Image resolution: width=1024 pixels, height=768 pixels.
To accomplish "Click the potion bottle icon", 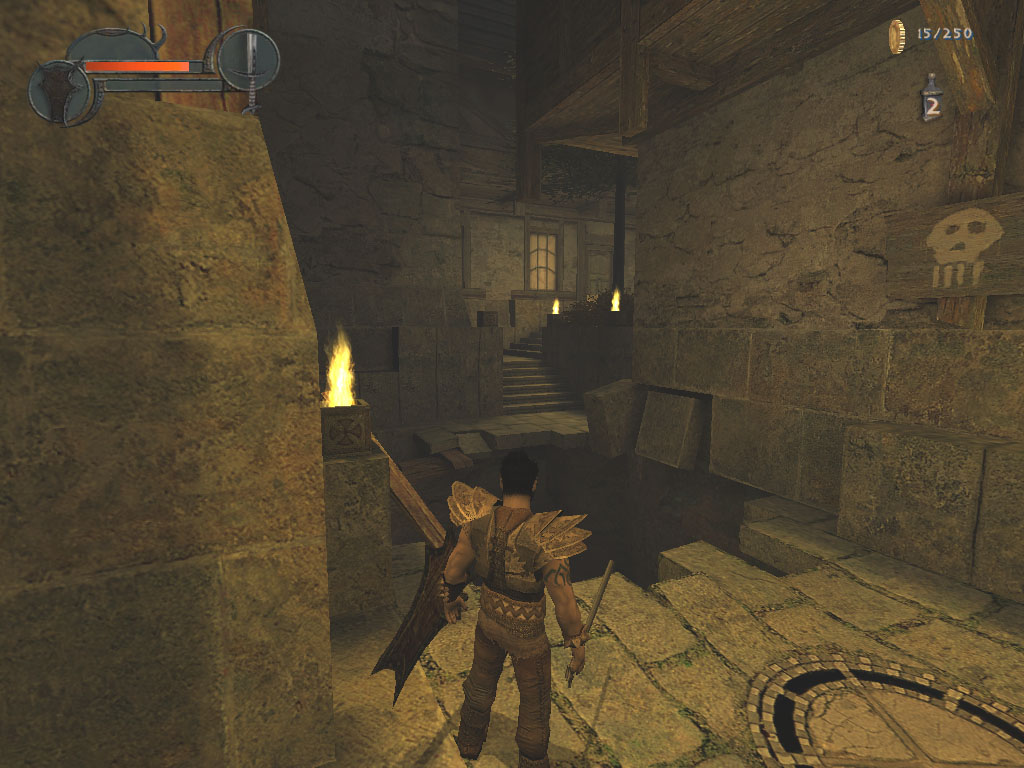I will coord(931,99).
